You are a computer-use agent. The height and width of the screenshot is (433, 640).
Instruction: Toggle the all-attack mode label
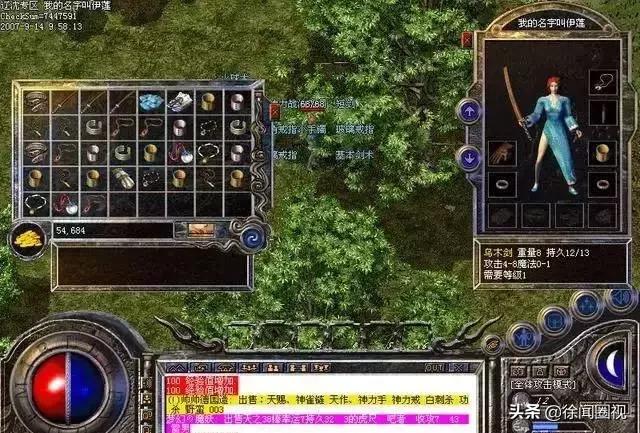[539, 385]
